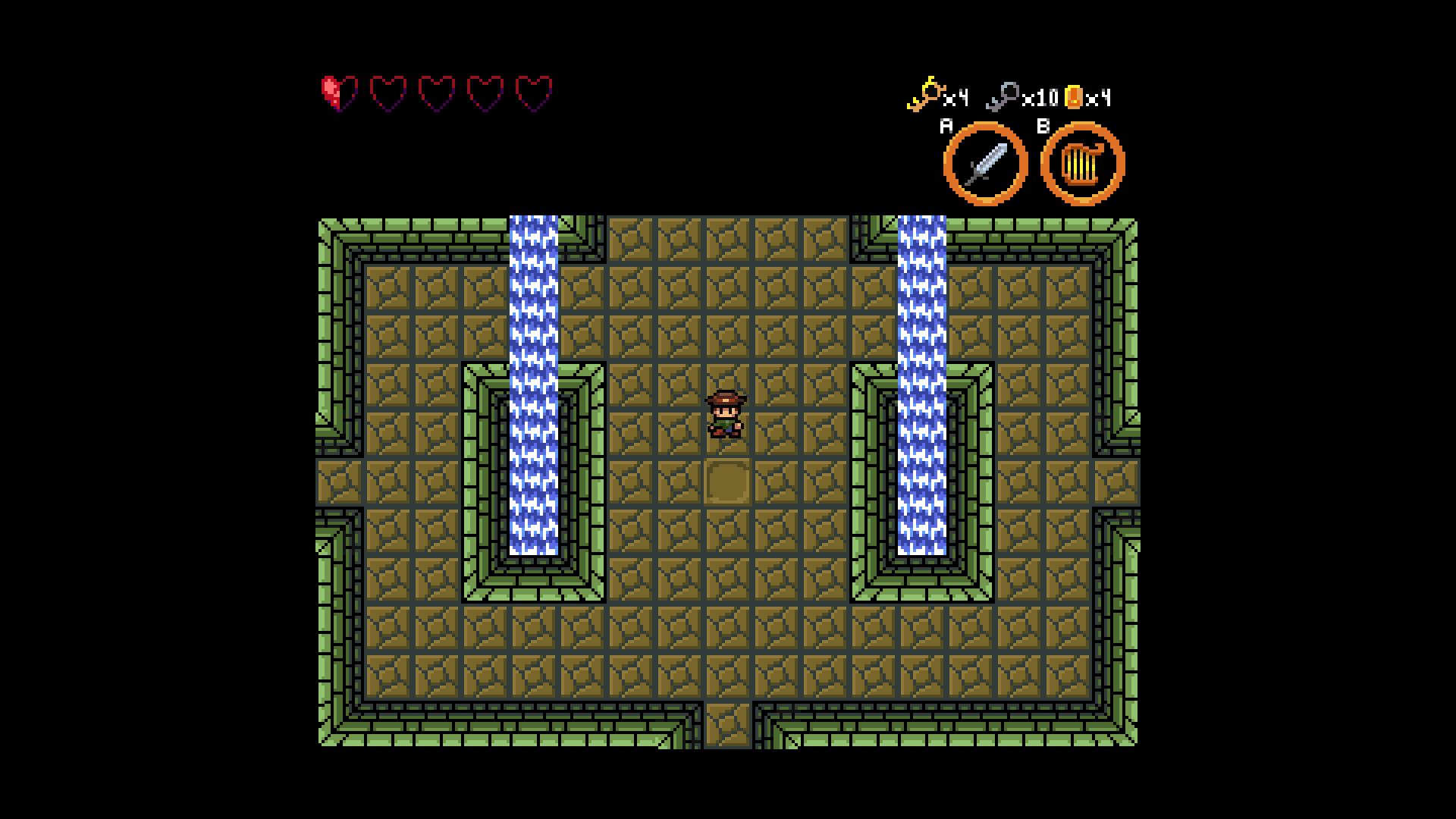The height and width of the screenshot is (819, 1456).
Task: Click the B button label above the harp
Action: 1044,126
